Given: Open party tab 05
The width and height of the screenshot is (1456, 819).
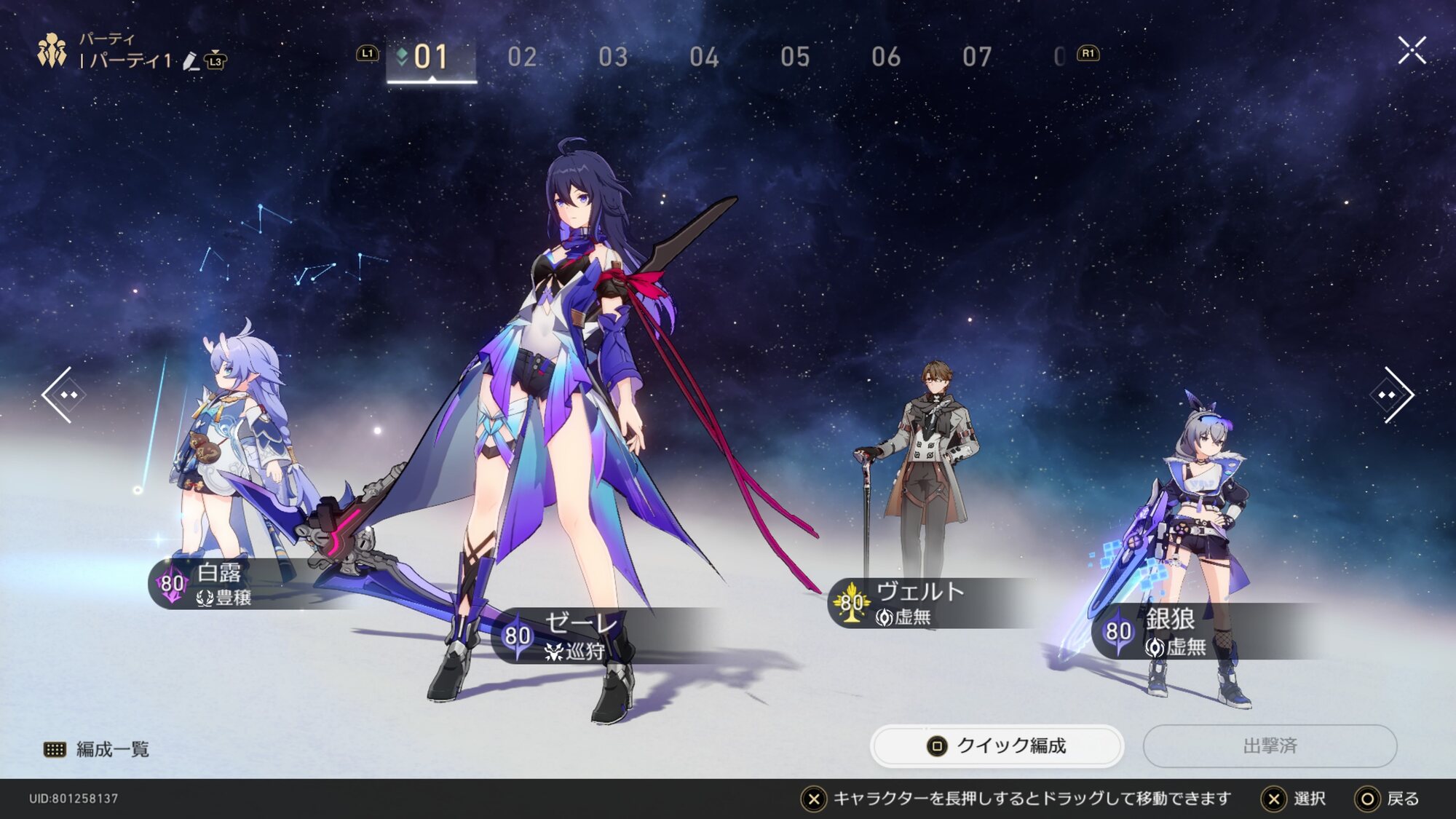Looking at the screenshot, I should [x=795, y=57].
